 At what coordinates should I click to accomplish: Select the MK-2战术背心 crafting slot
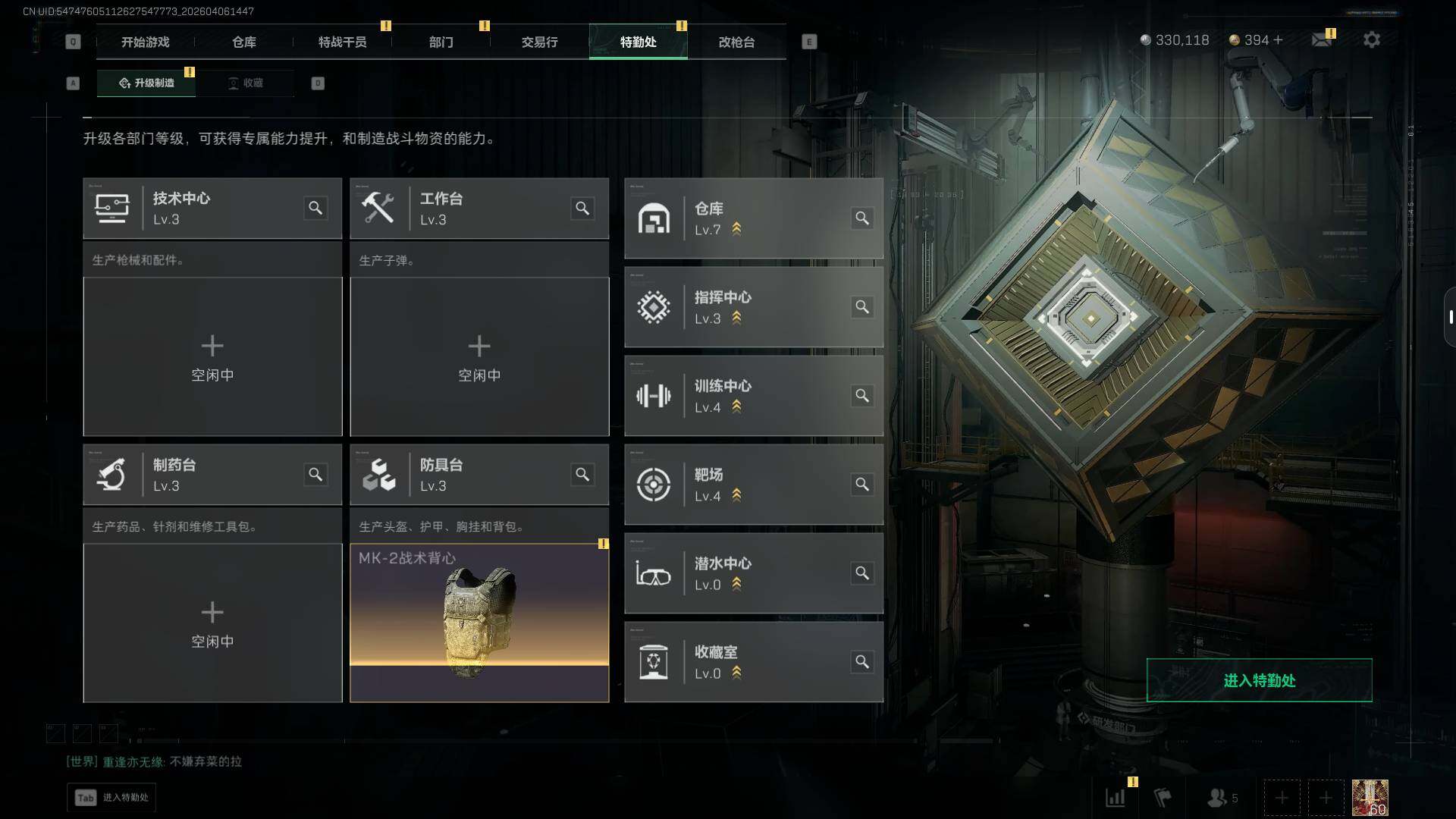click(479, 623)
